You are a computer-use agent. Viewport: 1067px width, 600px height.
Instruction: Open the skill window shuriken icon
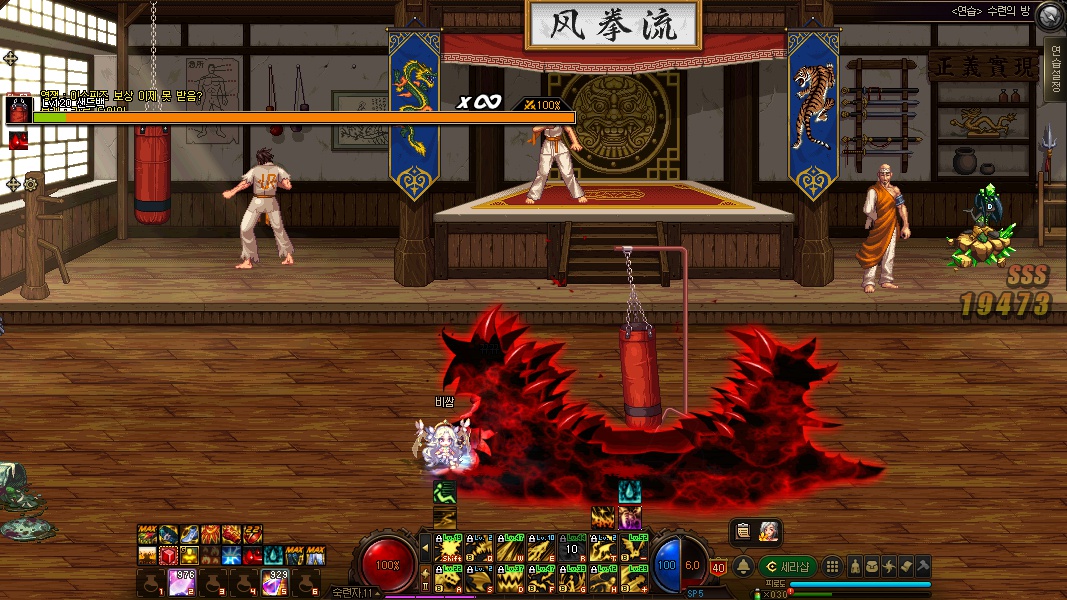889,567
